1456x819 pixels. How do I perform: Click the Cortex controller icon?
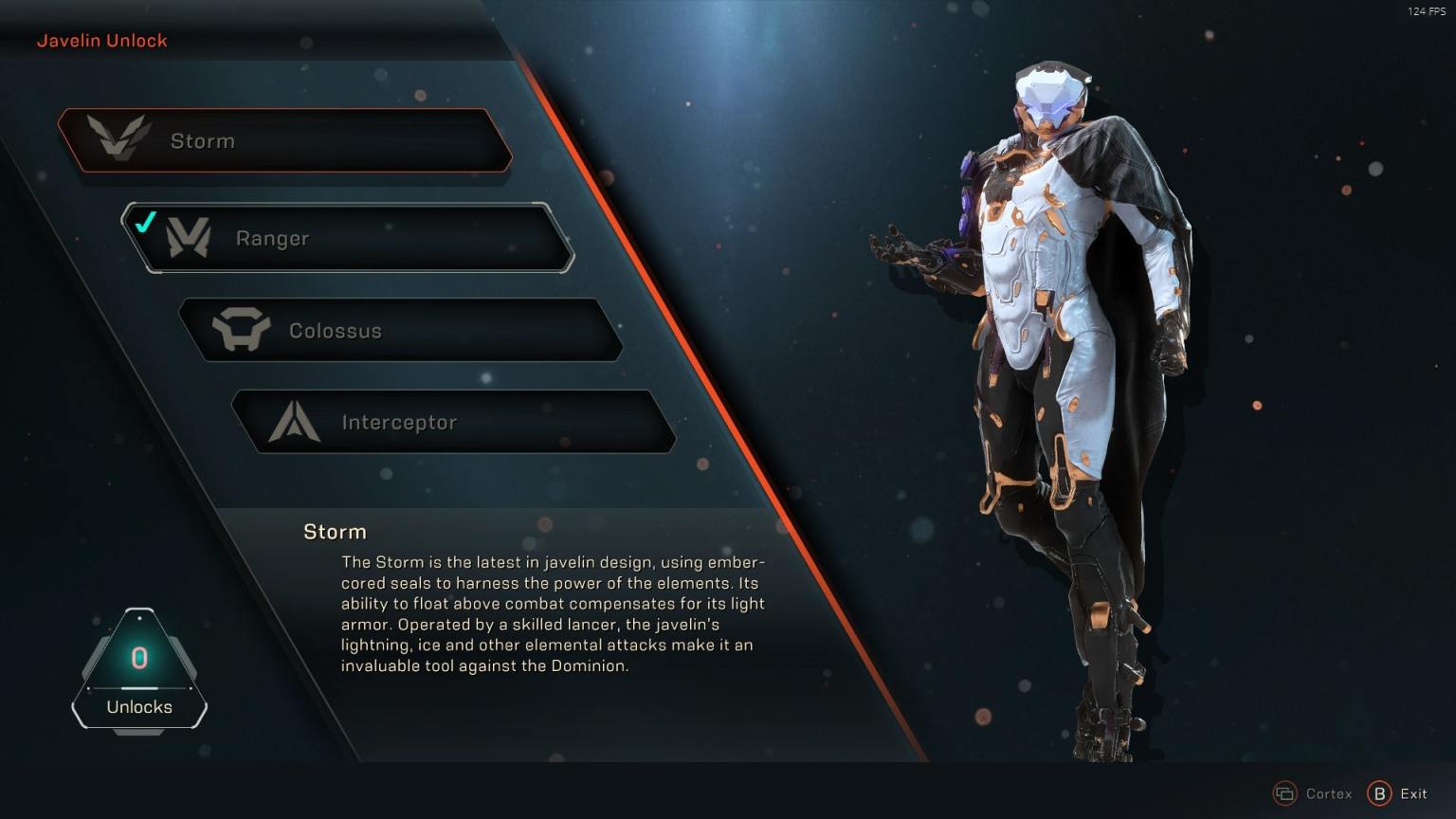(x=1285, y=793)
